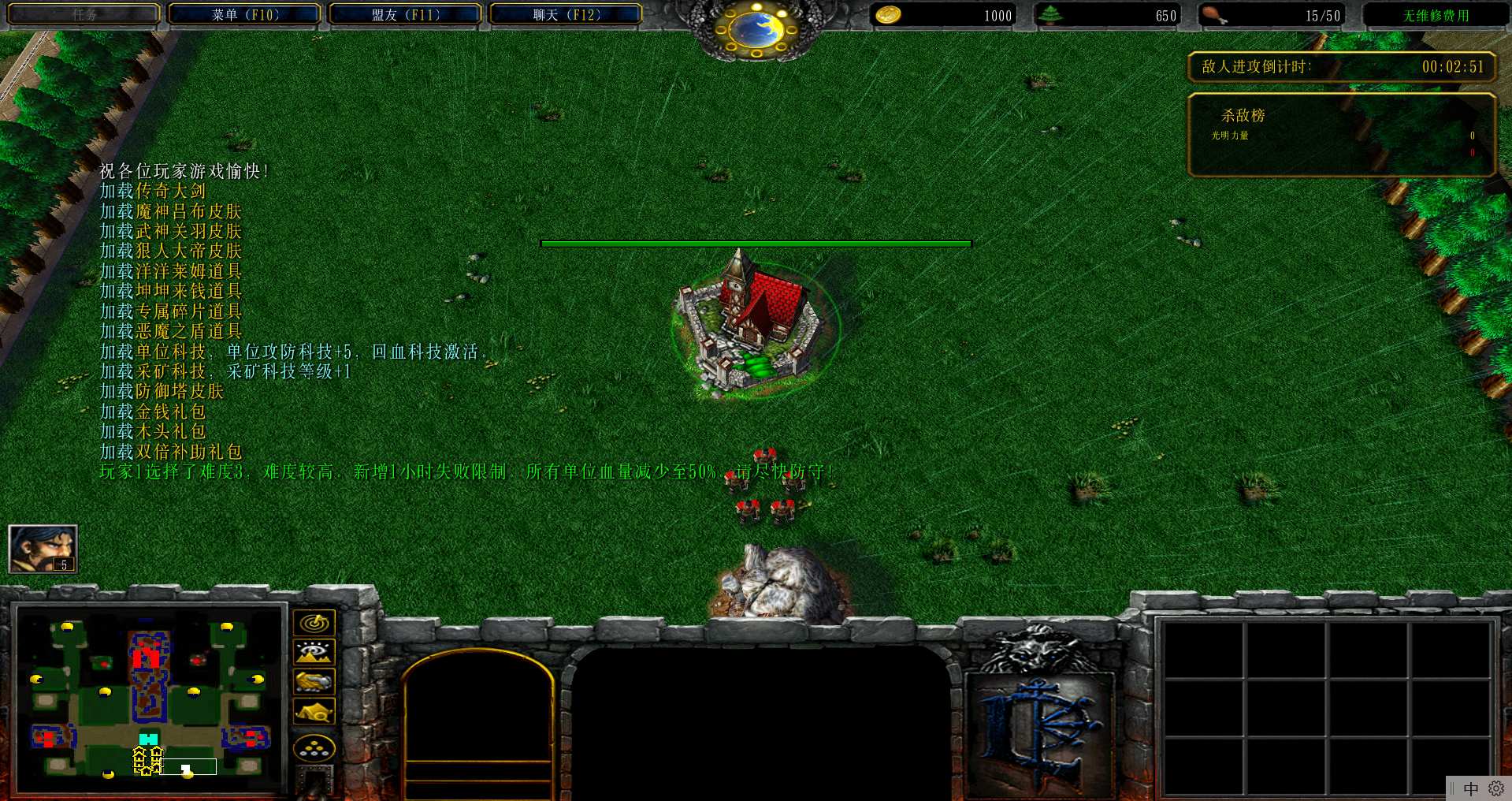The height and width of the screenshot is (801, 1512).
Task: Toggle the ally color mode button
Action: (314, 681)
